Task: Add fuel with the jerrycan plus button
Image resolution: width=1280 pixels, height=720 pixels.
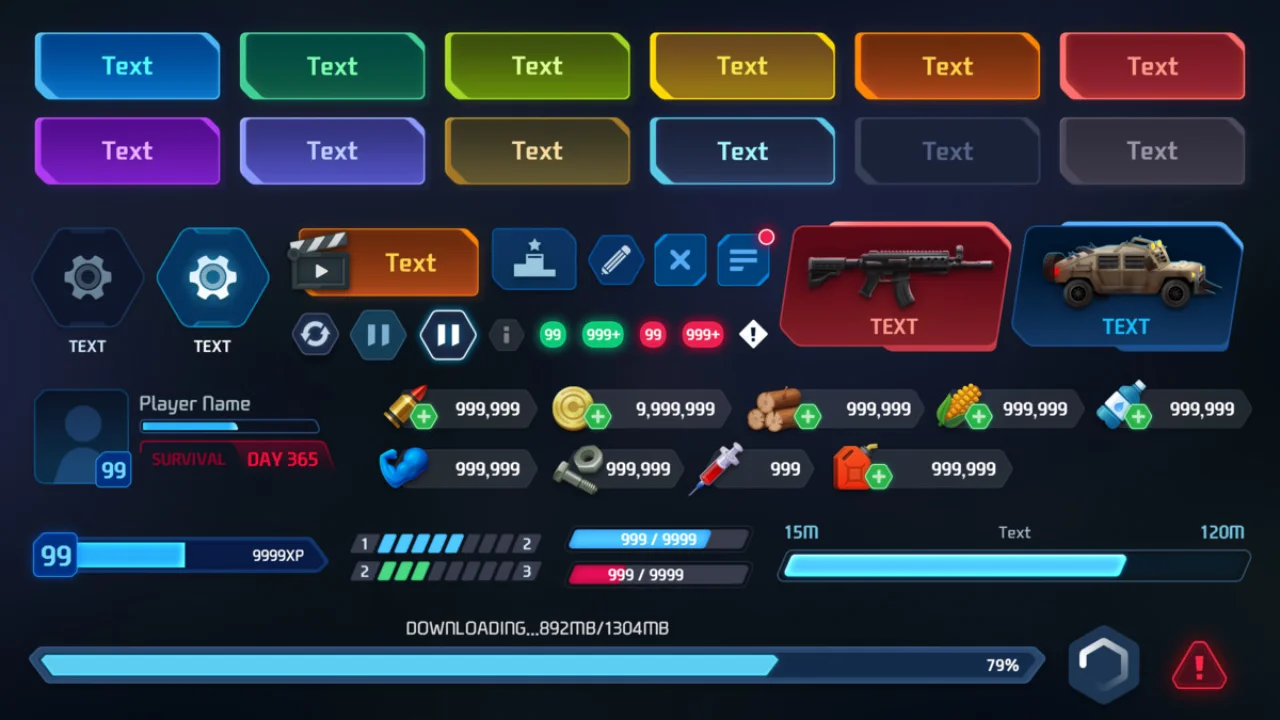Action: [x=879, y=476]
